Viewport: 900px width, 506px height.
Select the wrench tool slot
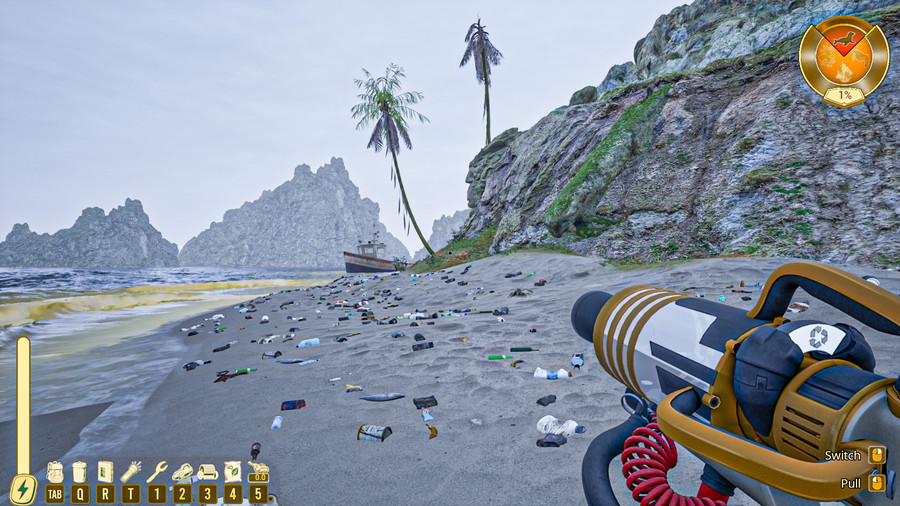(x=157, y=472)
